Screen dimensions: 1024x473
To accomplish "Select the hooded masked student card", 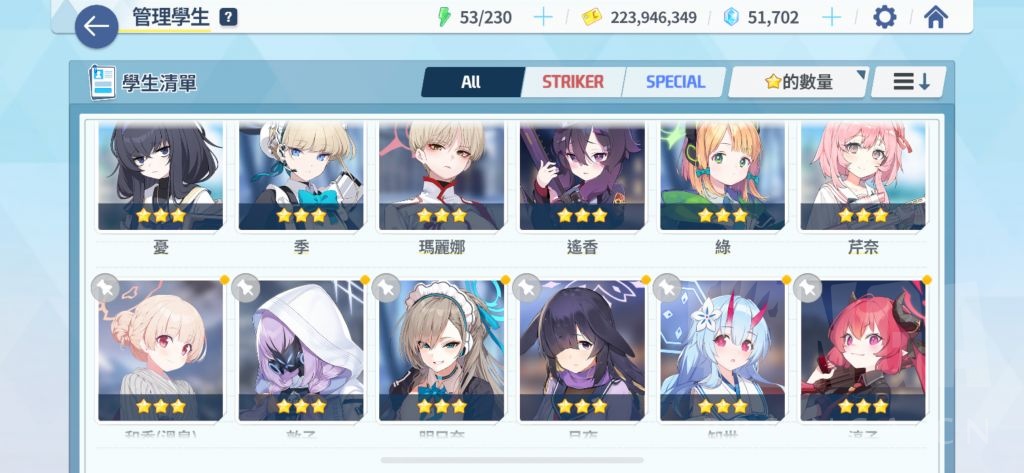I will (x=301, y=350).
